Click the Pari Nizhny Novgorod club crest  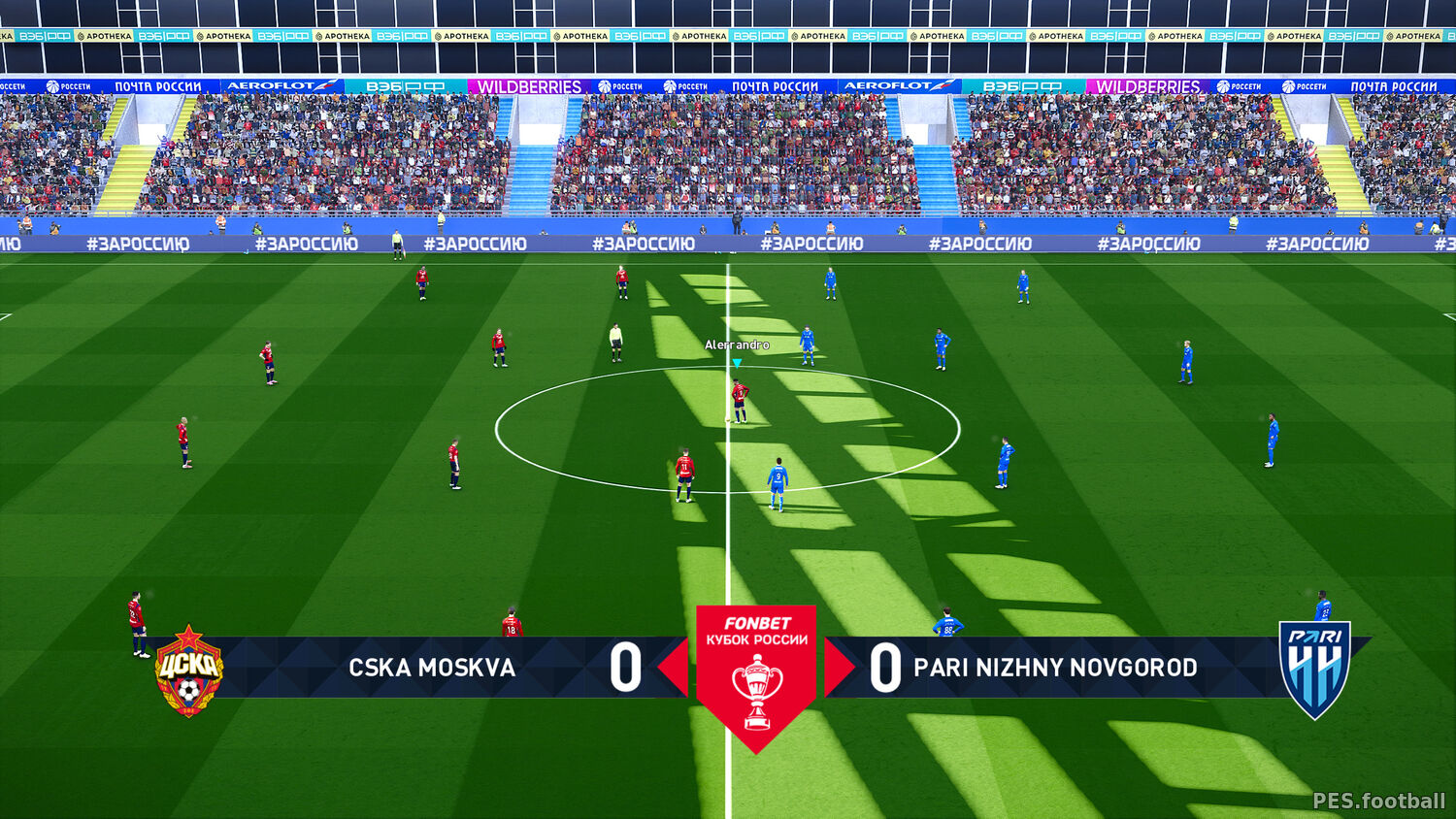pos(1315,670)
